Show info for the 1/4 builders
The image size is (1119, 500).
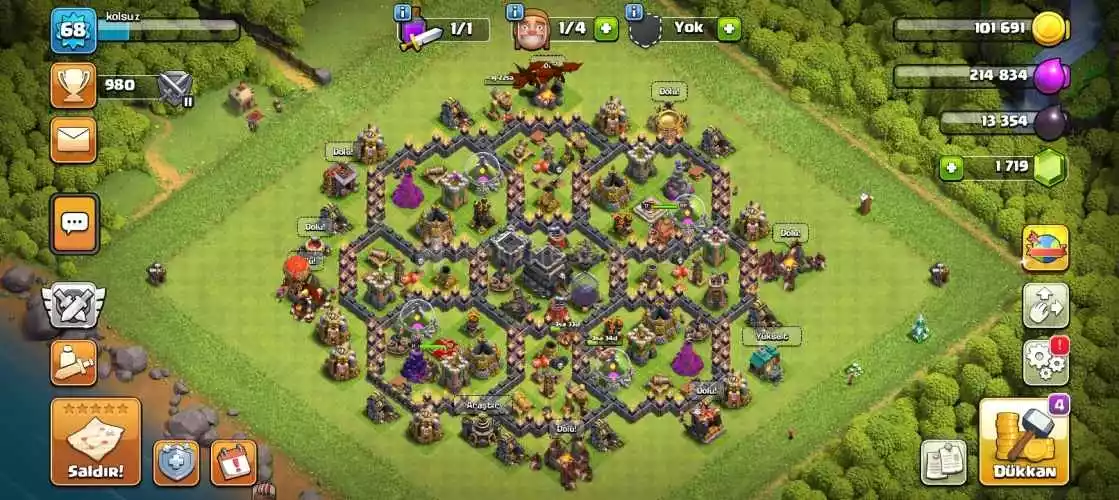pos(515,13)
